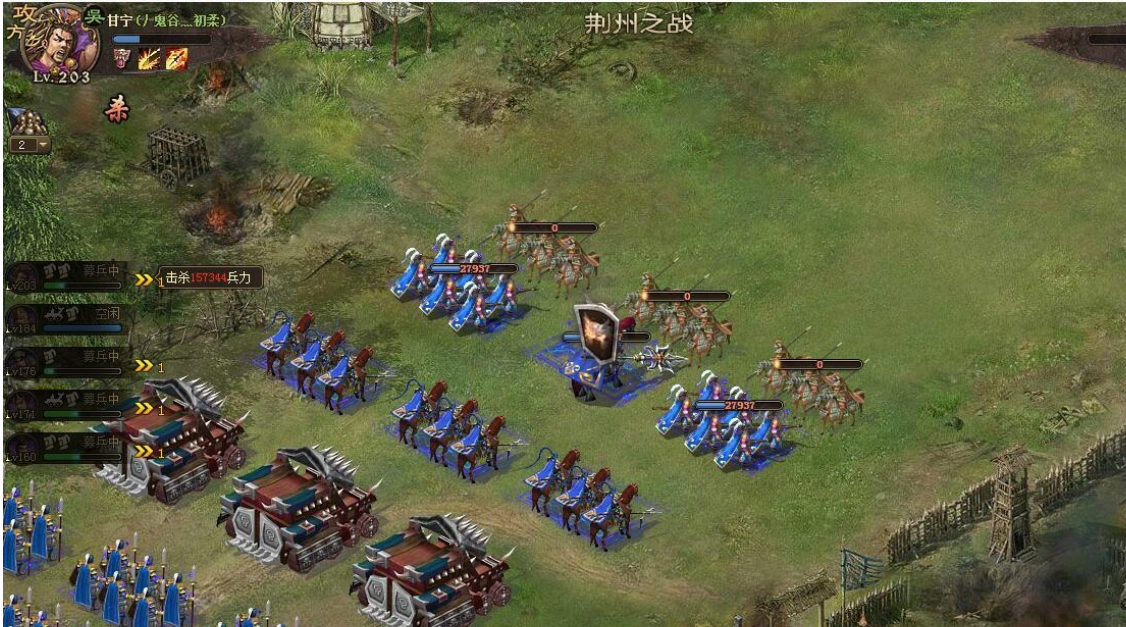Click Gan Ning's general portrait
This screenshot has width=1126, height=627.
click(x=62, y=38)
